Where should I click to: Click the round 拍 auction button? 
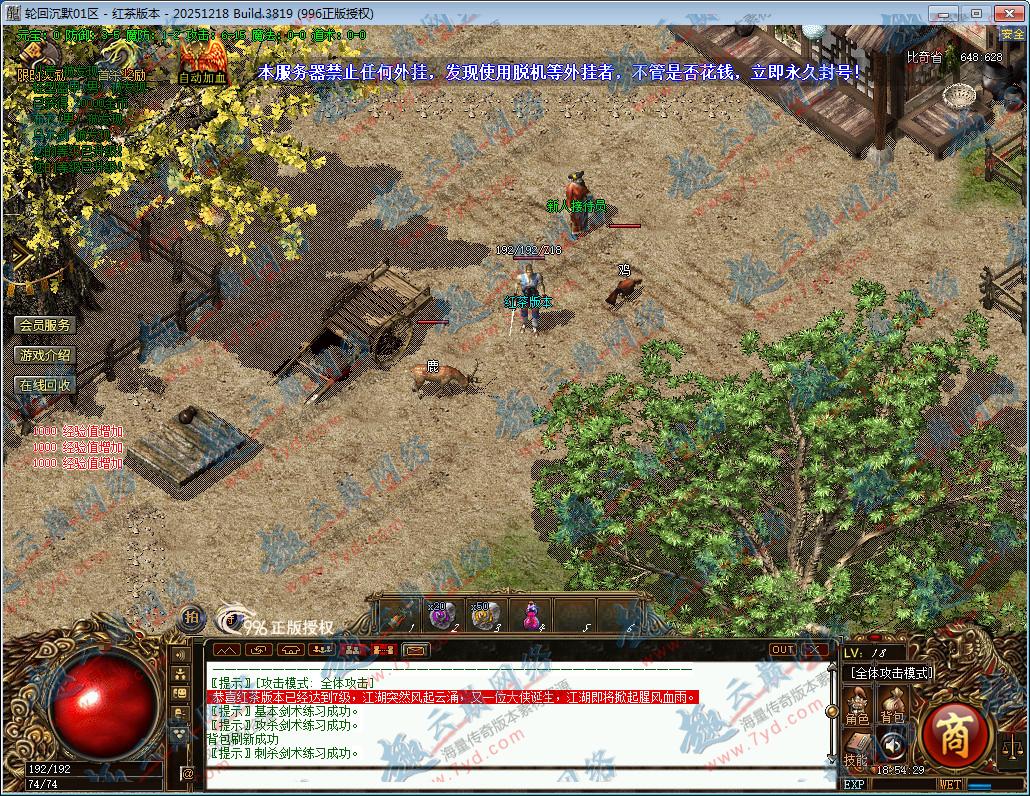(x=191, y=618)
